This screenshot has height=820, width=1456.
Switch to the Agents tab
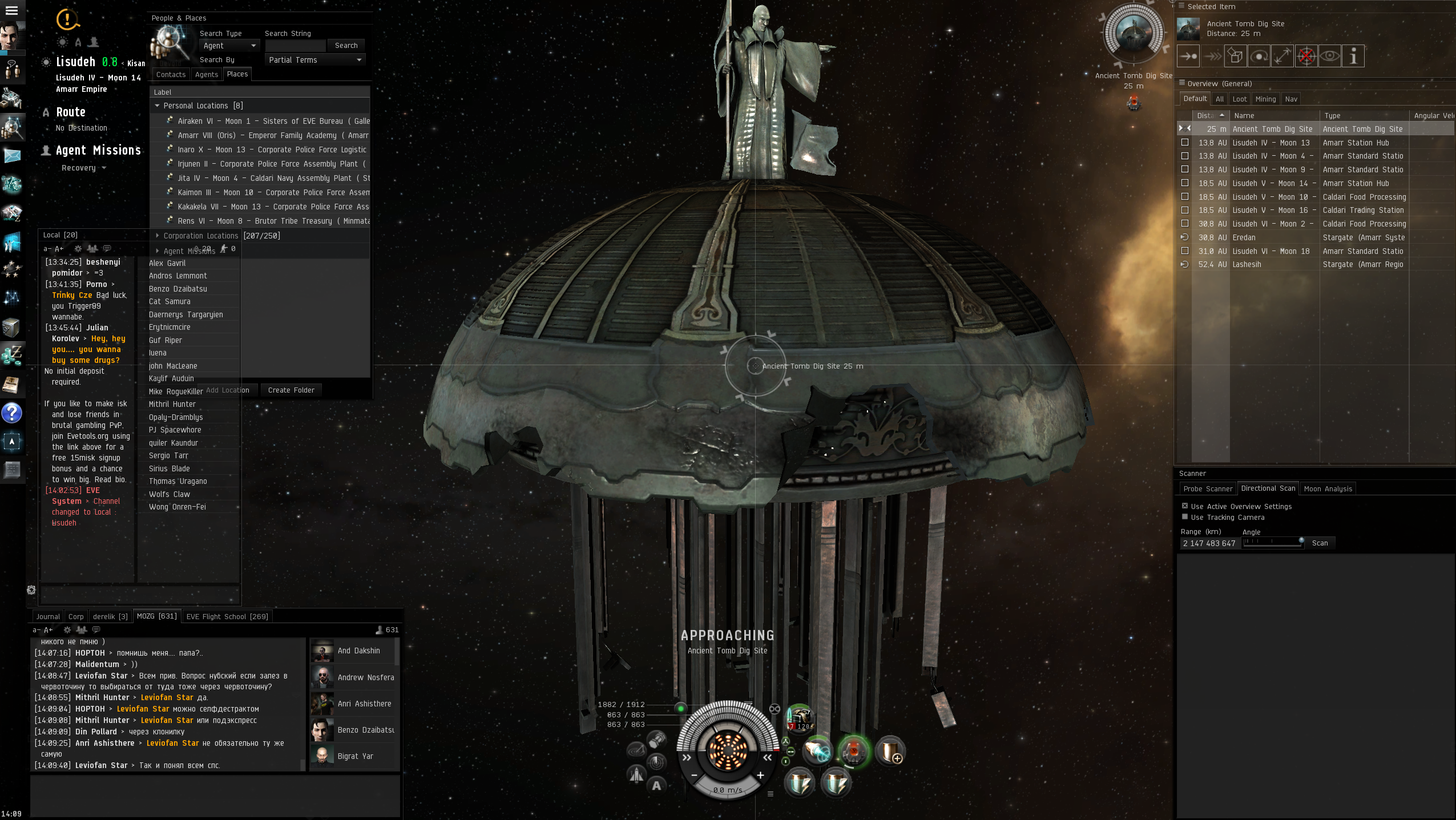pyautogui.click(x=206, y=75)
